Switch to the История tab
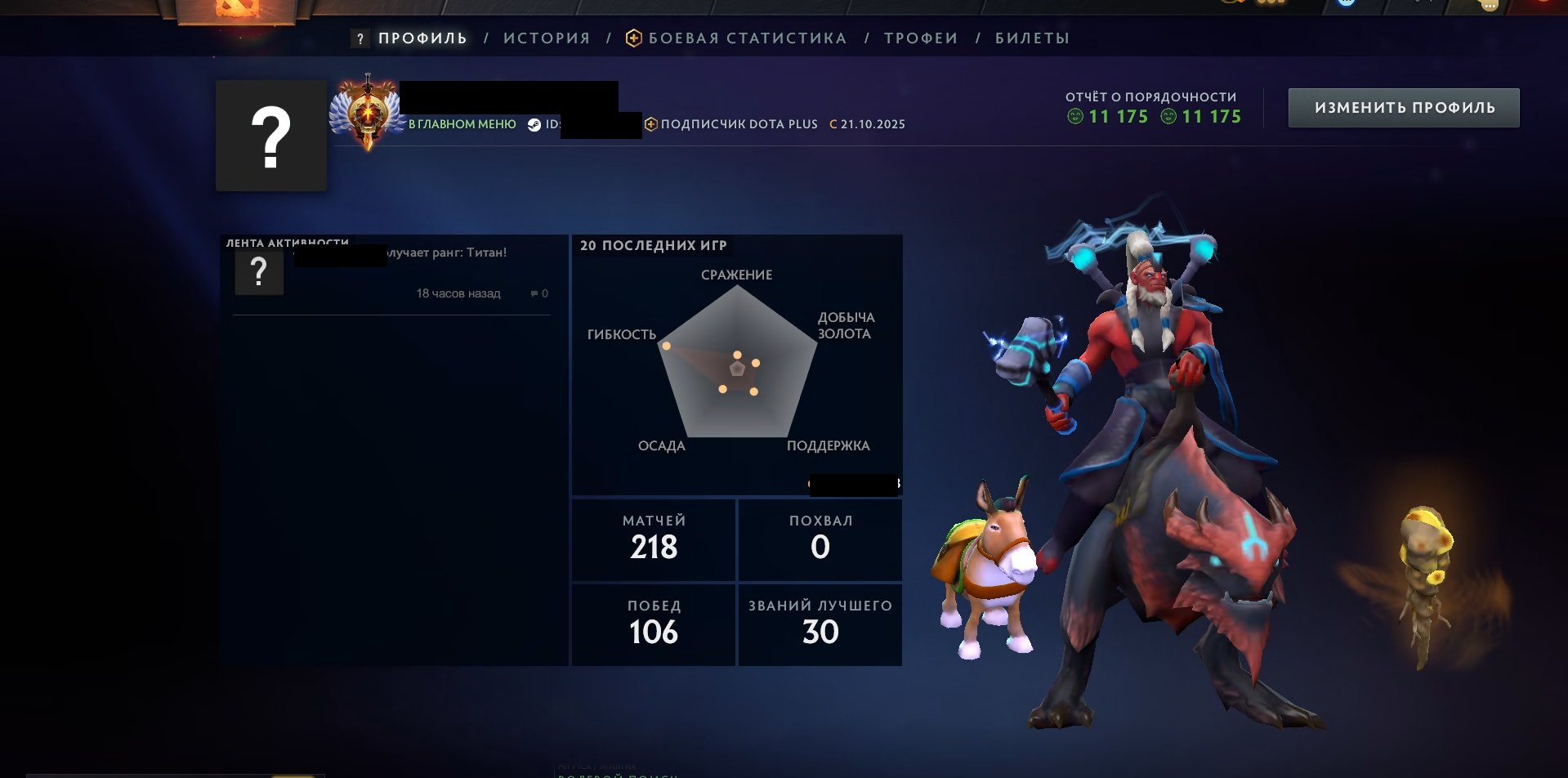 [547, 38]
